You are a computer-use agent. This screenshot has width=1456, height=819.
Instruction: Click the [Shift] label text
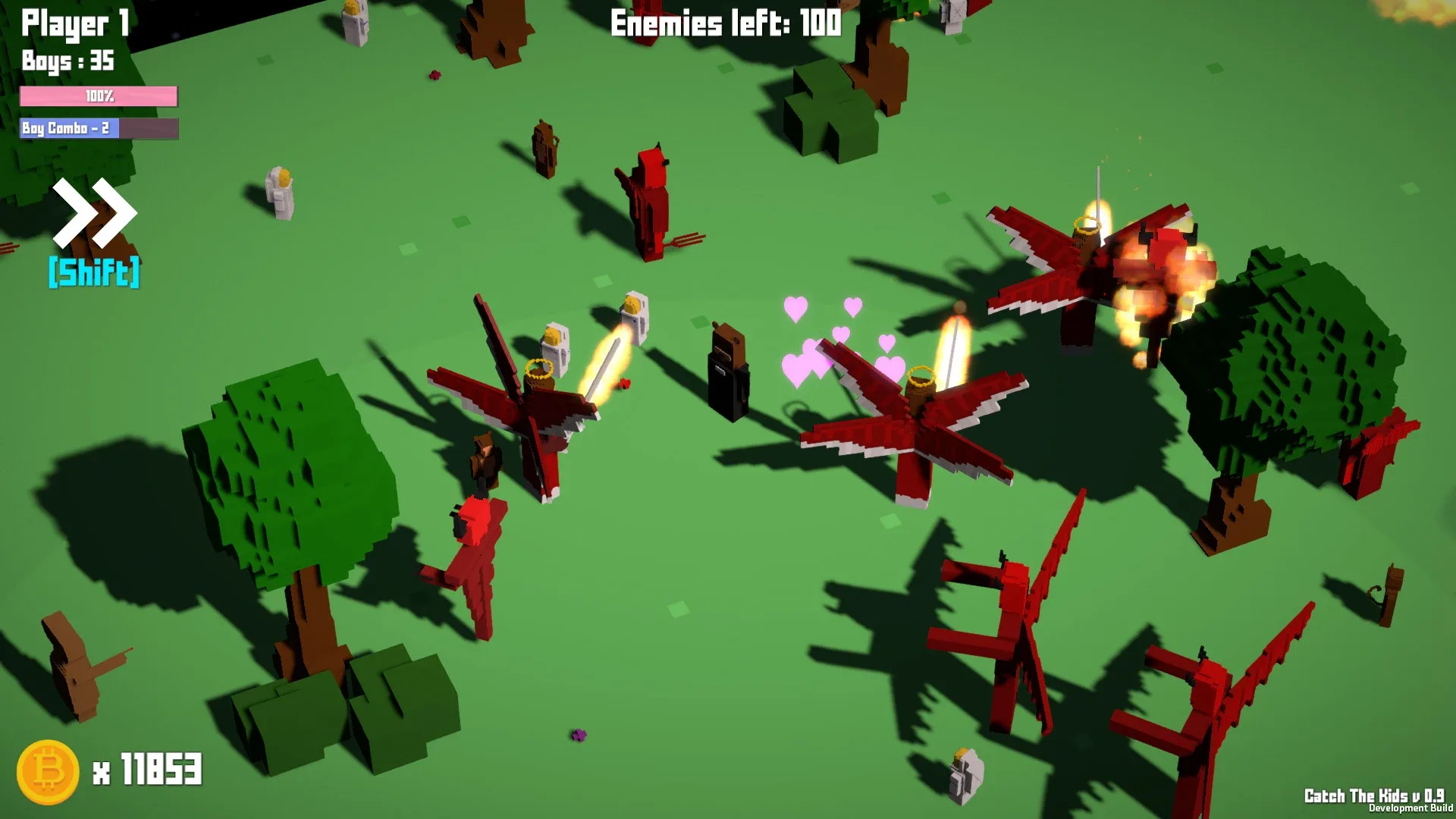(93, 271)
